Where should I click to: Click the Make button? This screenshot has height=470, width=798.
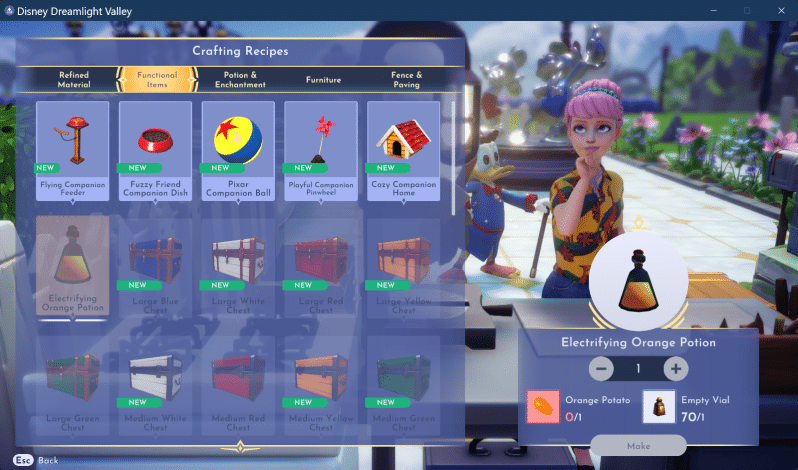click(x=638, y=445)
